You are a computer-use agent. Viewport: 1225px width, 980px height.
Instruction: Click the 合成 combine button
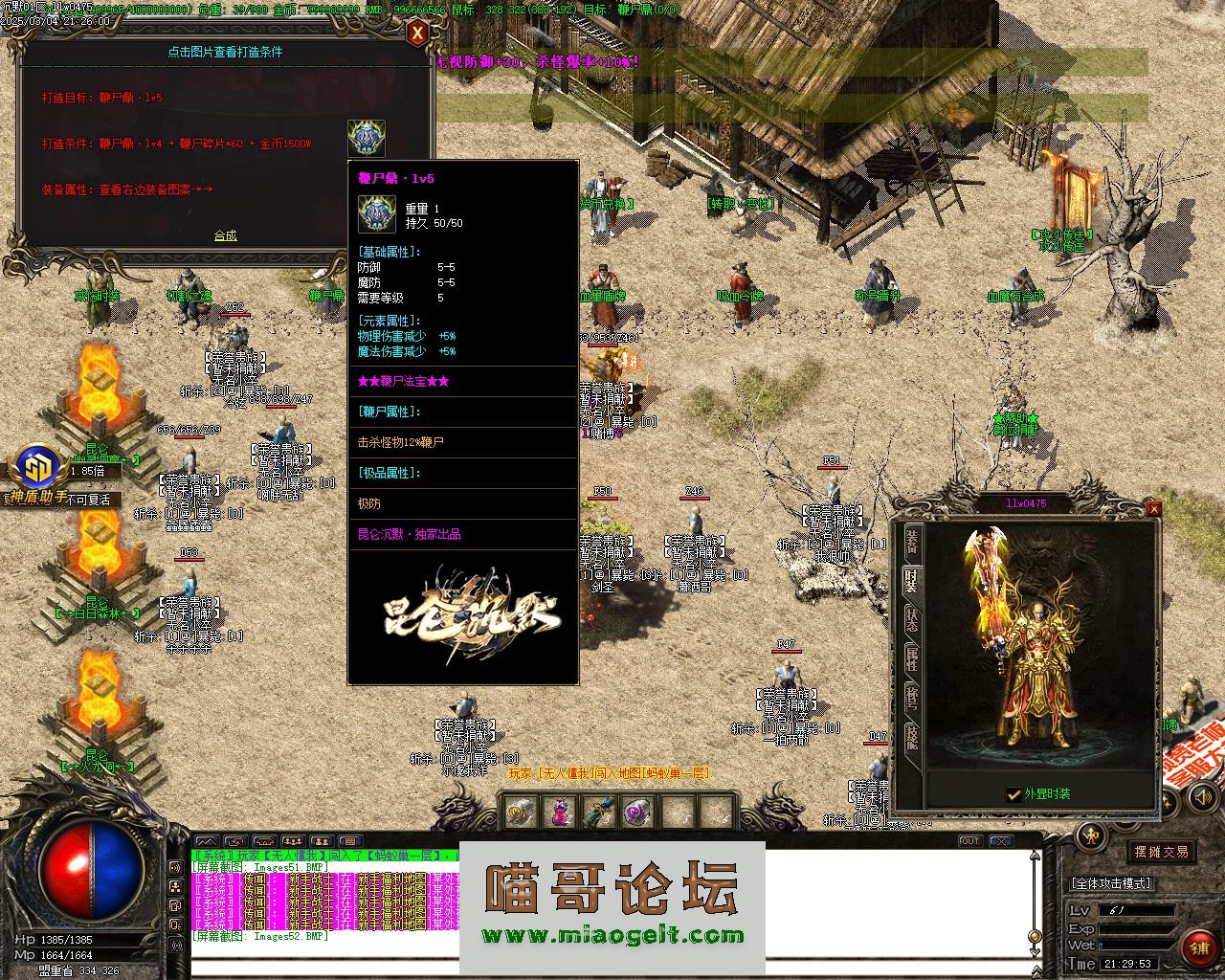pos(225,235)
